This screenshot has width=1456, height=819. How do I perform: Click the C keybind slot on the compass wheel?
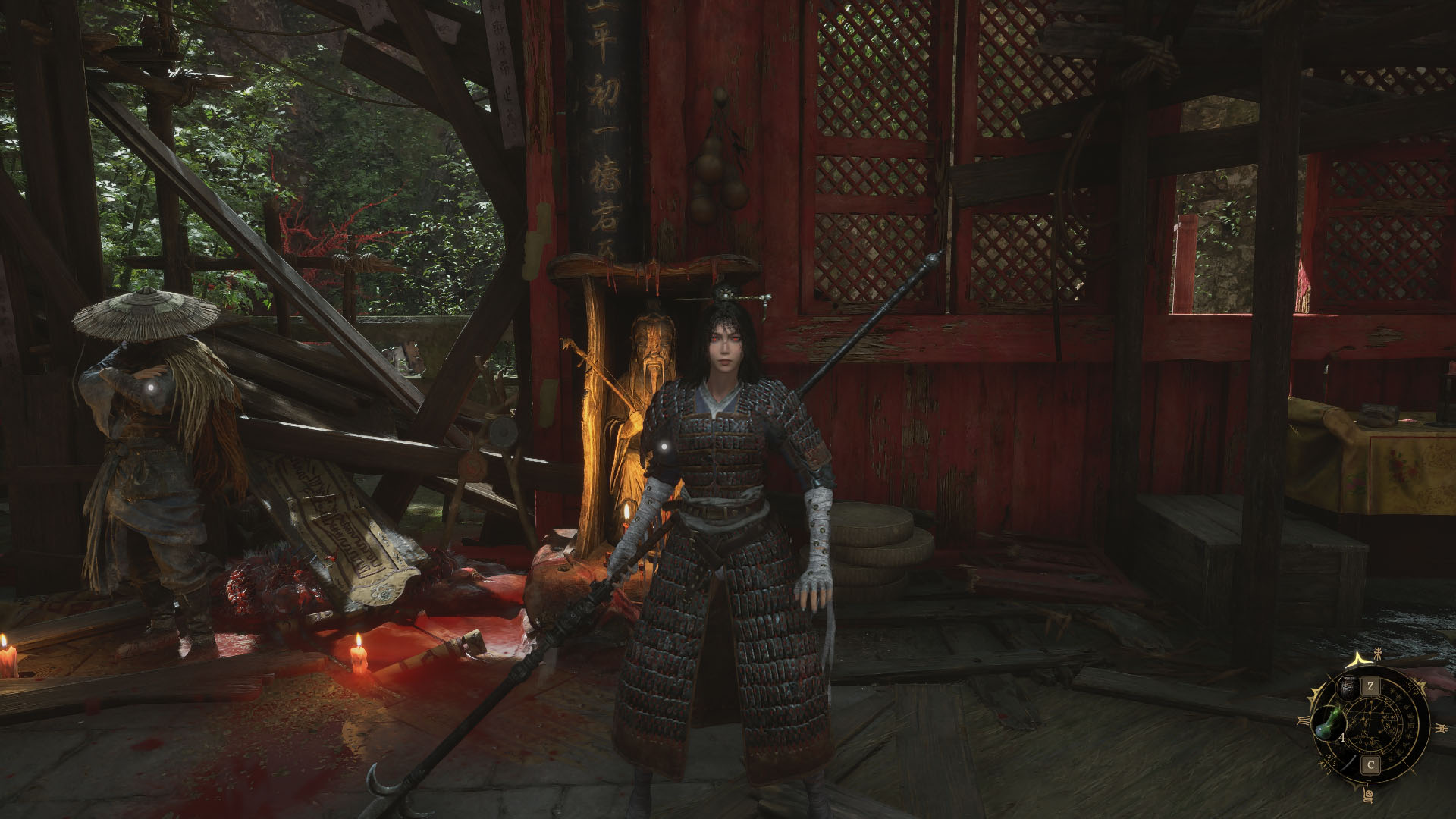(x=1370, y=767)
